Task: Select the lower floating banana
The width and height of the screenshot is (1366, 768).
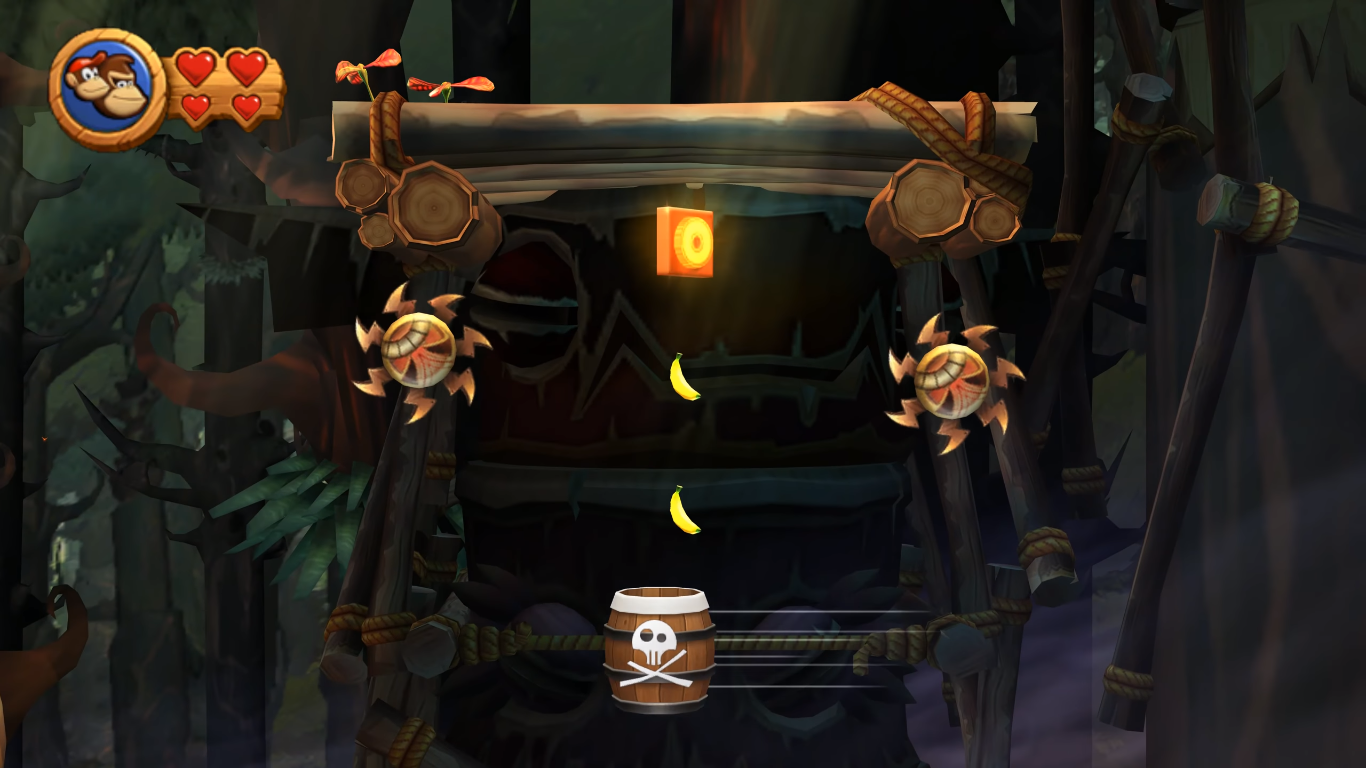Action: point(683,510)
